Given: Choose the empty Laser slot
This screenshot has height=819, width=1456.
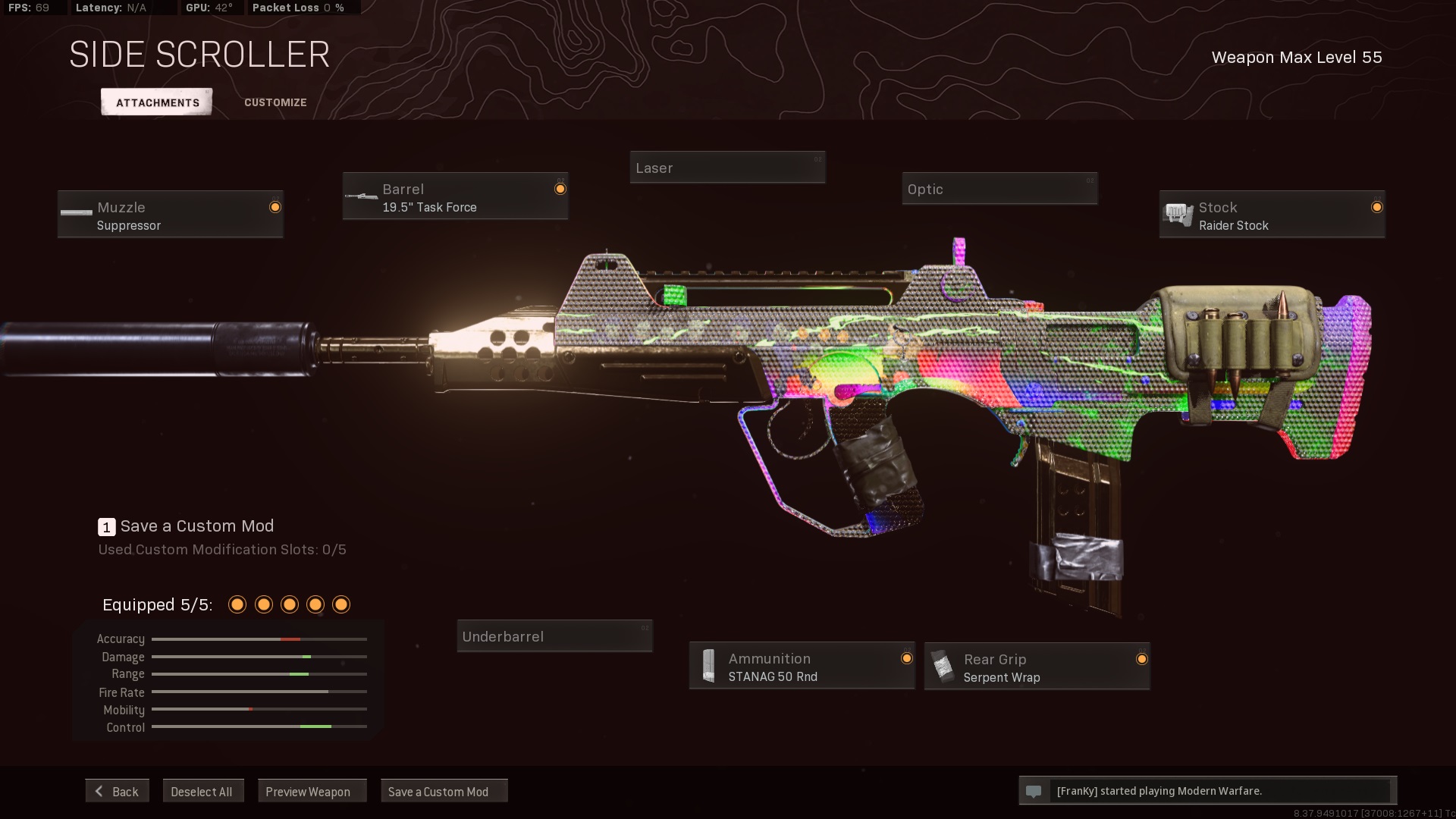Looking at the screenshot, I should [727, 168].
